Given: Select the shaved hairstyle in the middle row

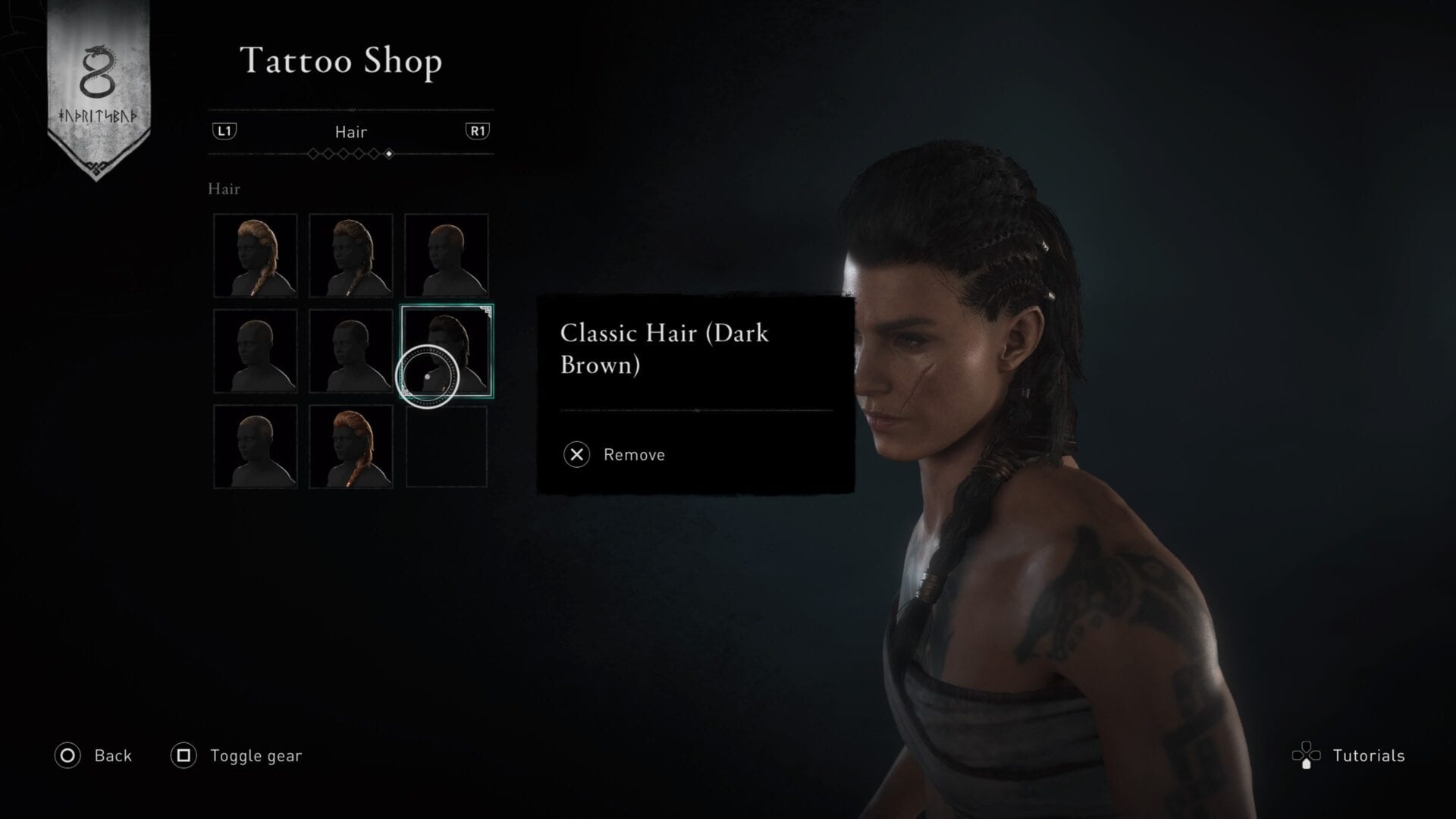Looking at the screenshot, I should [x=255, y=351].
